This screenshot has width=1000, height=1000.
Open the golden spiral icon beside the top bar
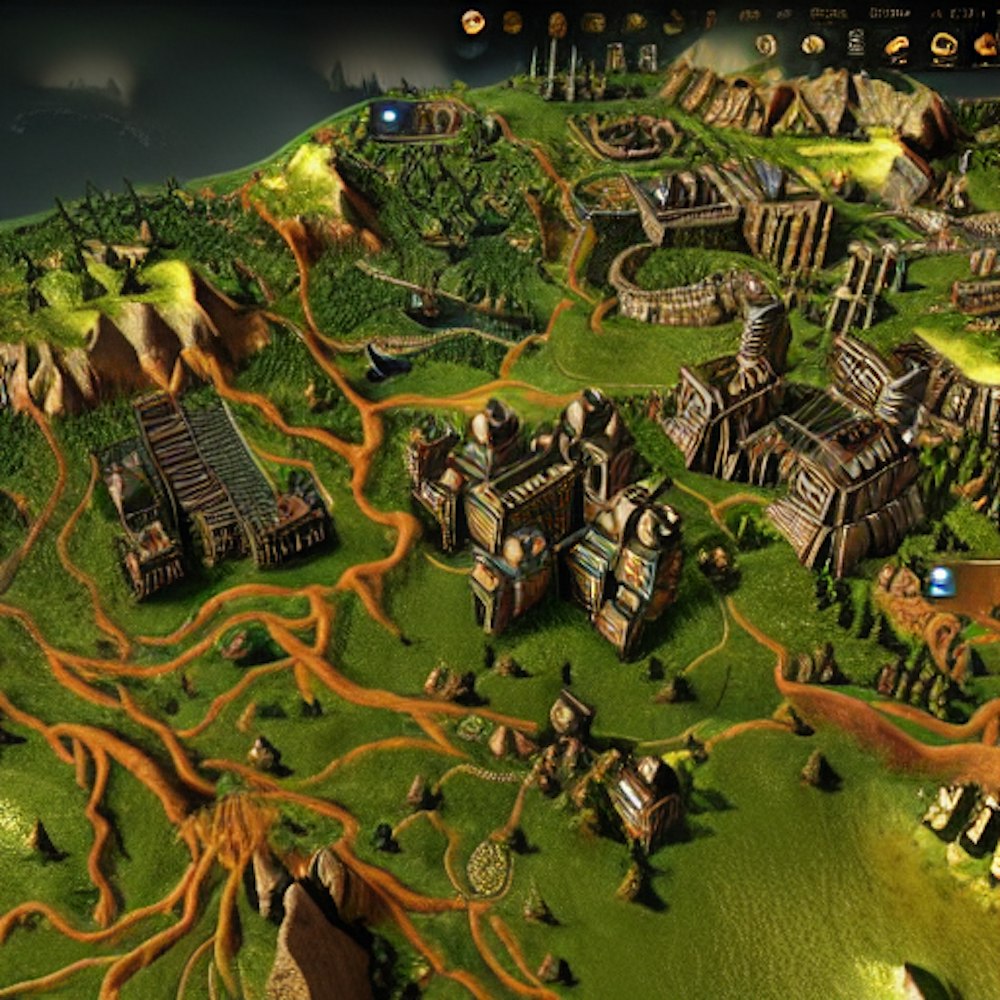766,45
